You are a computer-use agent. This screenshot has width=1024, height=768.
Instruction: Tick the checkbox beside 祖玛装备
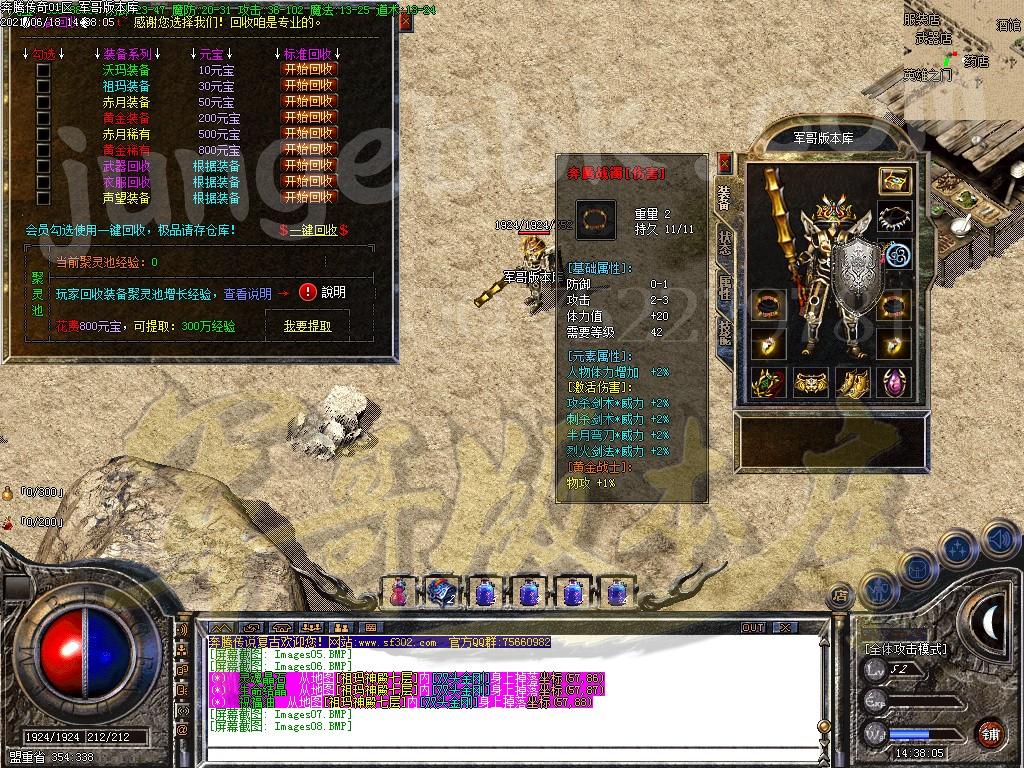43,86
